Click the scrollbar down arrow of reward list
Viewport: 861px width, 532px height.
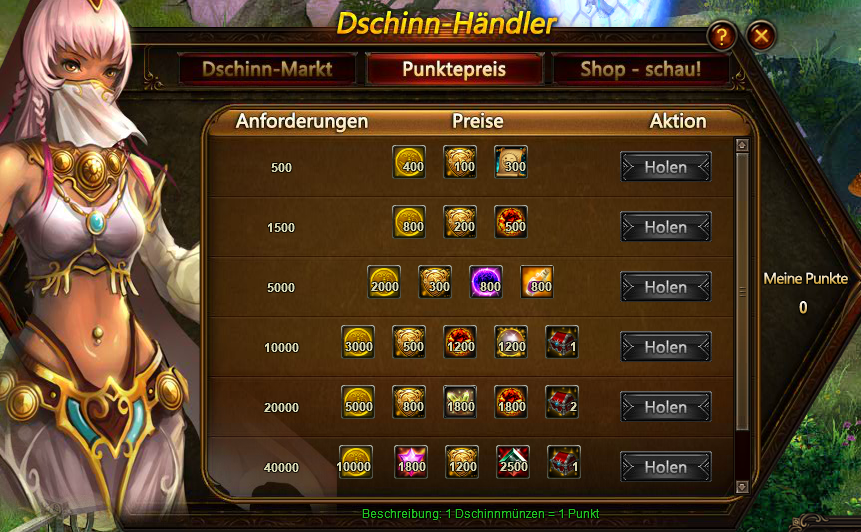(x=742, y=486)
